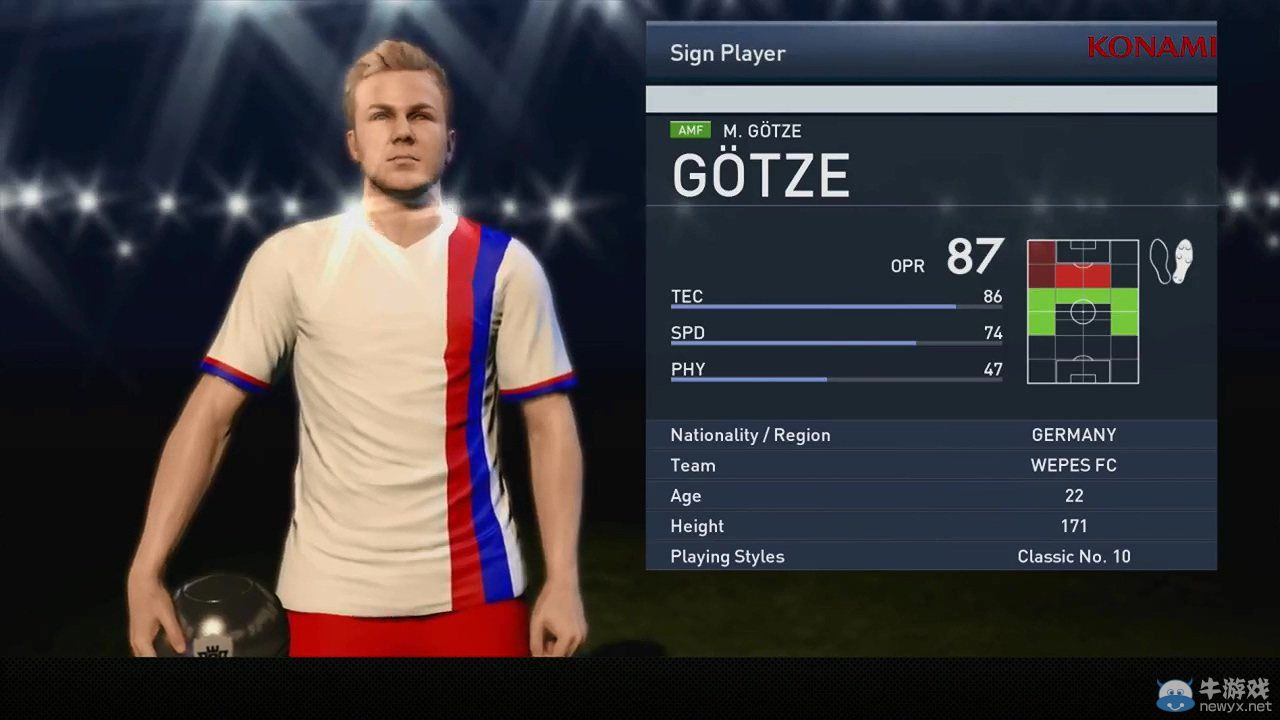Click the pitch position map
Screen dimensions: 1280x720
coord(1083,312)
